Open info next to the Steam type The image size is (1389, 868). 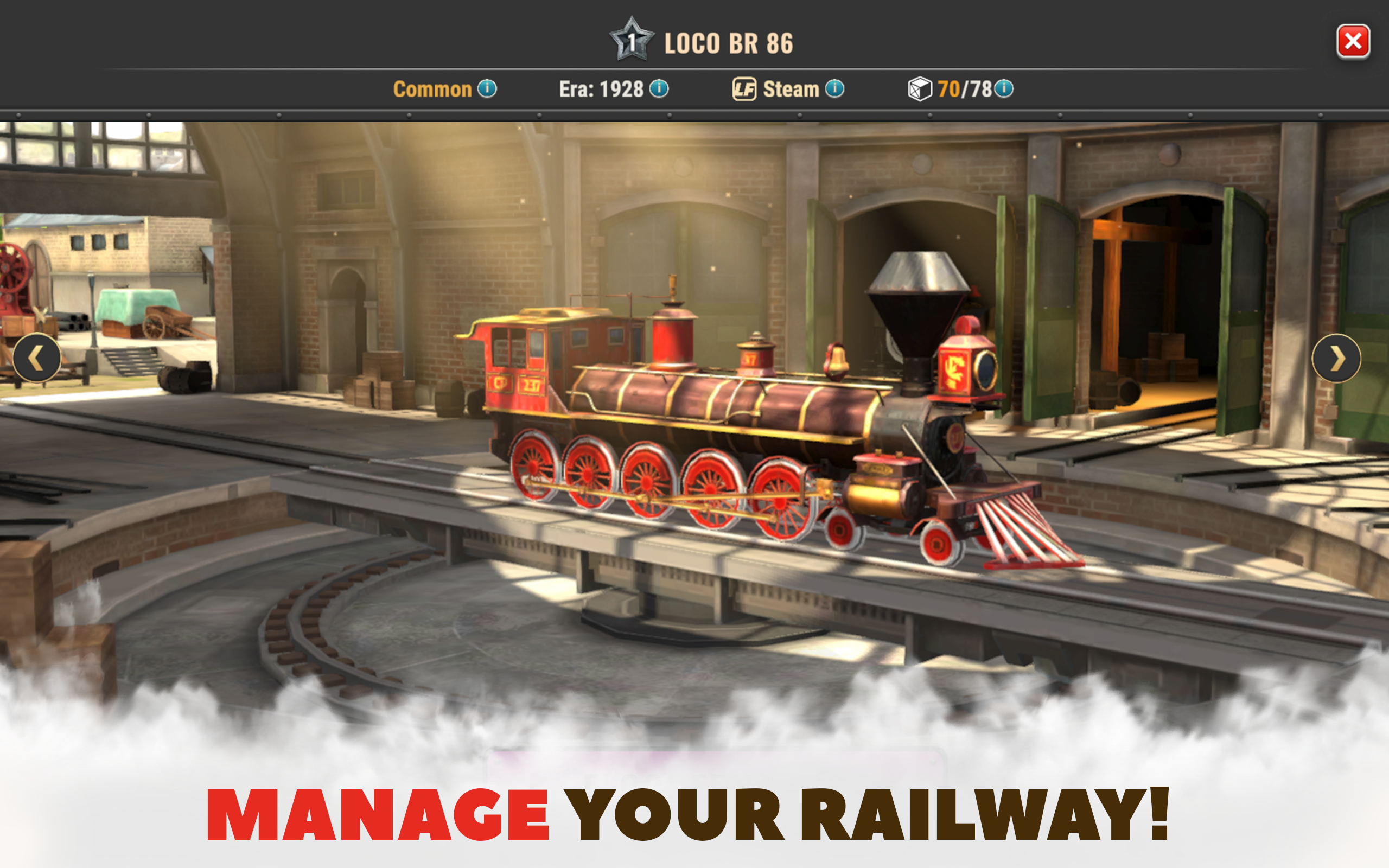coord(835,88)
